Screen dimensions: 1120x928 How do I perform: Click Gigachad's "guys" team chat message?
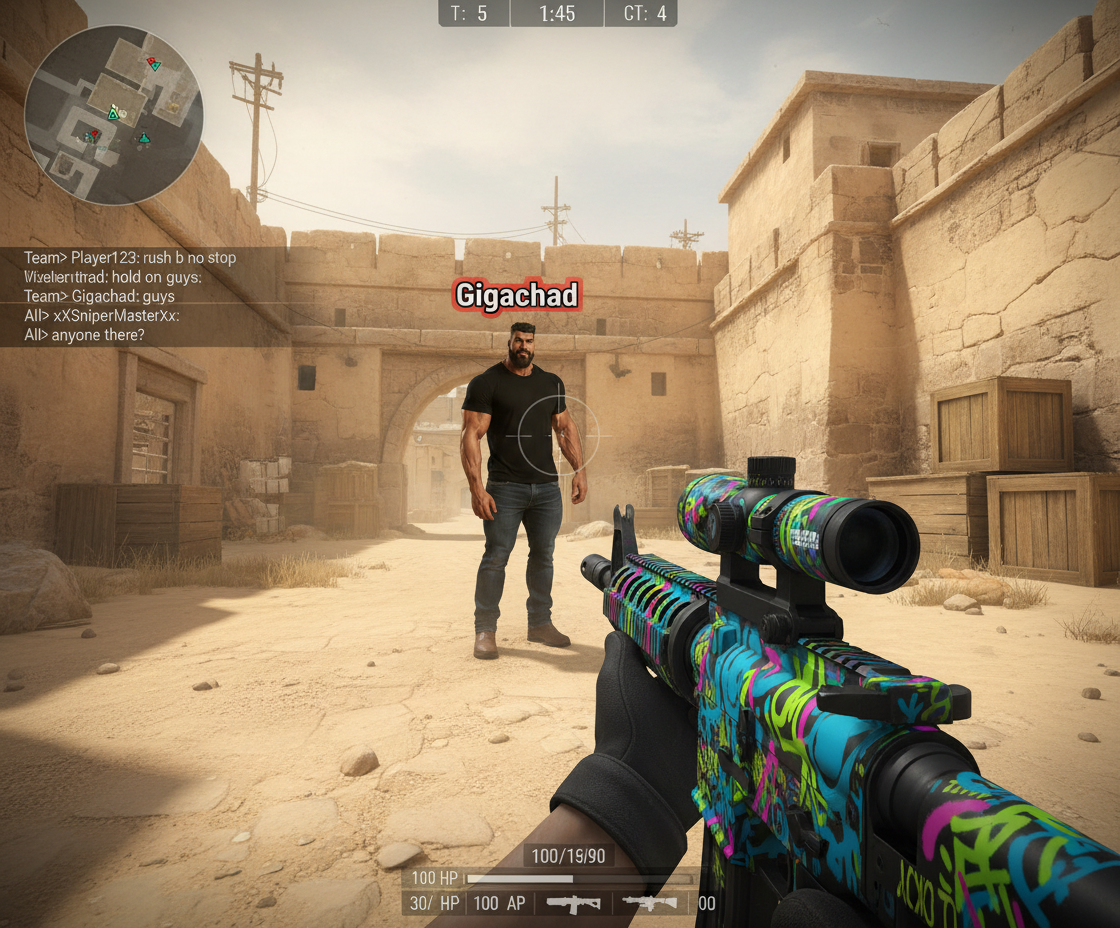point(99,296)
